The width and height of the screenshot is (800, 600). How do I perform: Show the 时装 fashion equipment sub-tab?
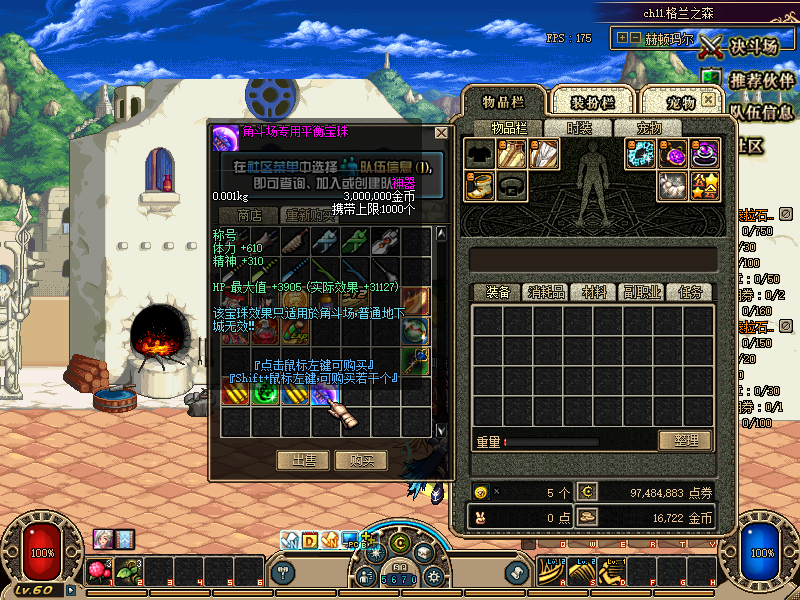coord(579,128)
